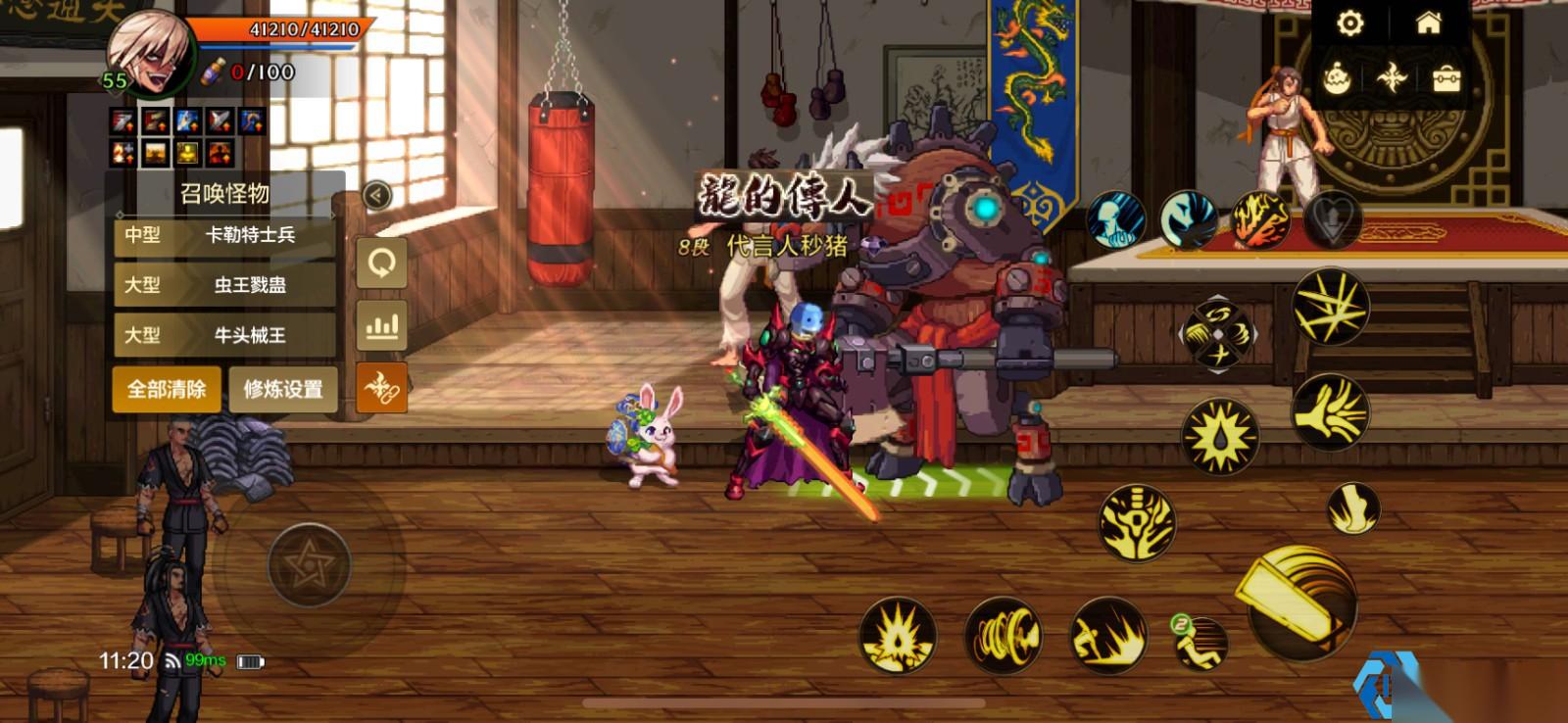Choose the 牛头械王 summon monster row
Screen dimensions: 1568x723
point(225,335)
